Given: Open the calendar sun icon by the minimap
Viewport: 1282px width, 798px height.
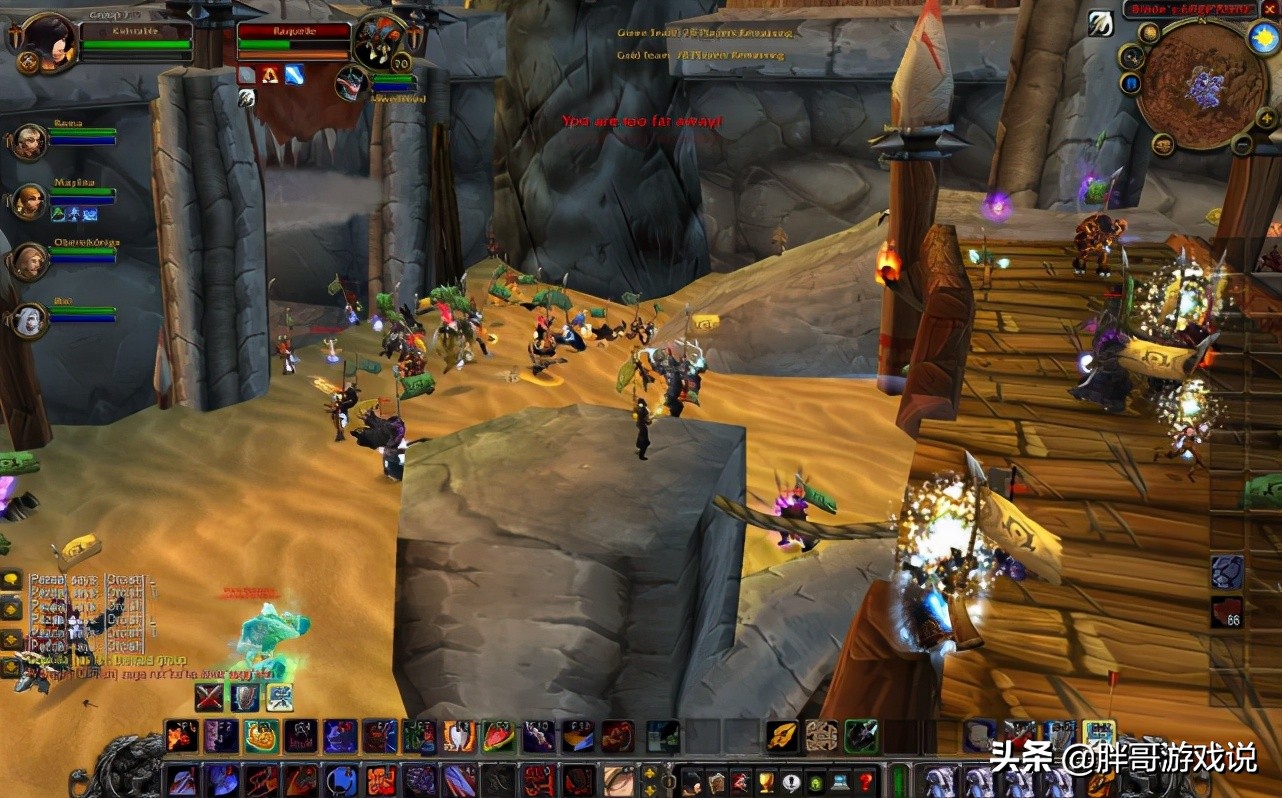Looking at the screenshot, I should click(1264, 37).
